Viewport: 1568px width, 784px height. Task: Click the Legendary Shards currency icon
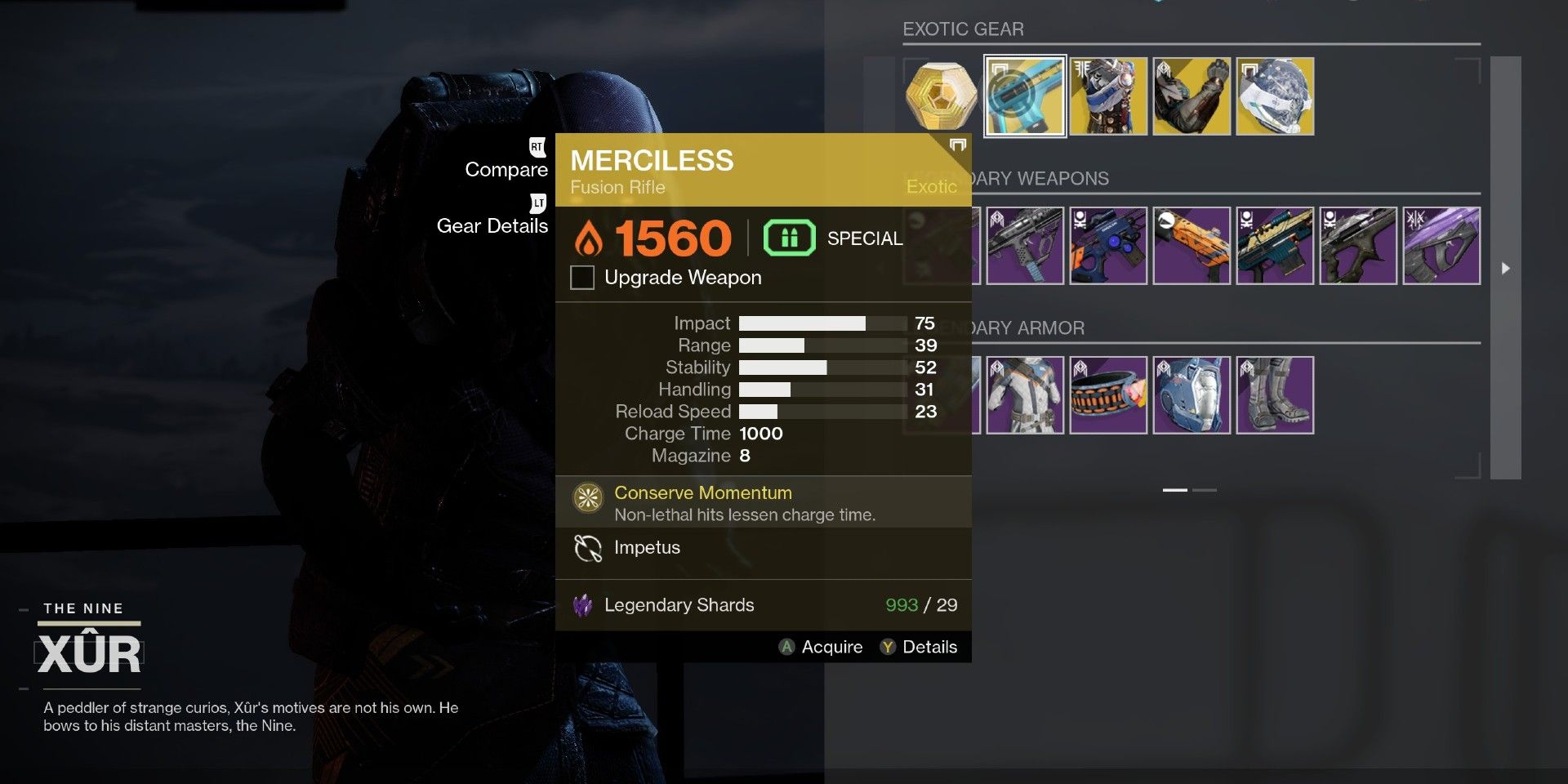click(585, 605)
